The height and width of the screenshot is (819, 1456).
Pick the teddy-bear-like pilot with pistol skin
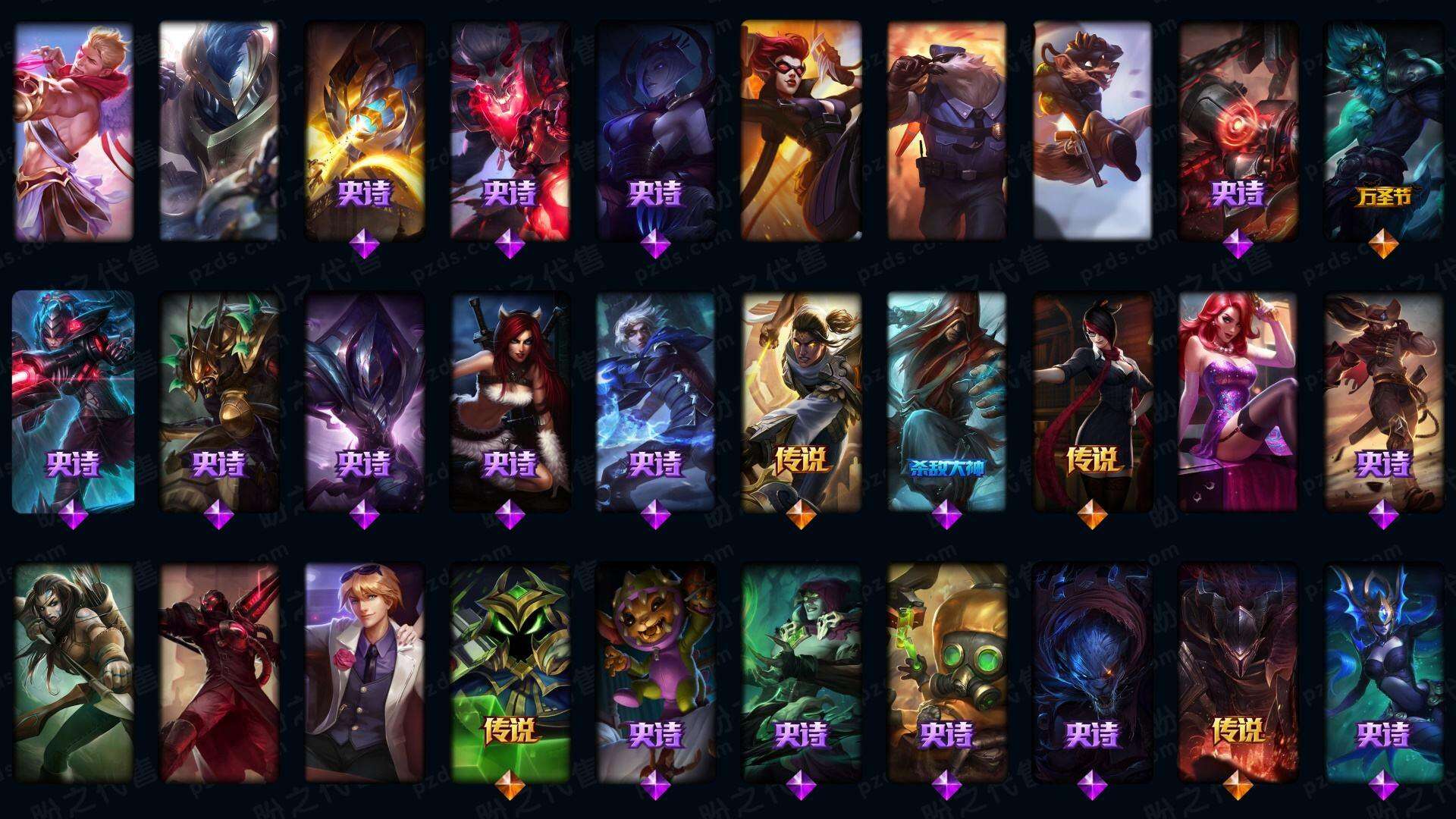1092,130
